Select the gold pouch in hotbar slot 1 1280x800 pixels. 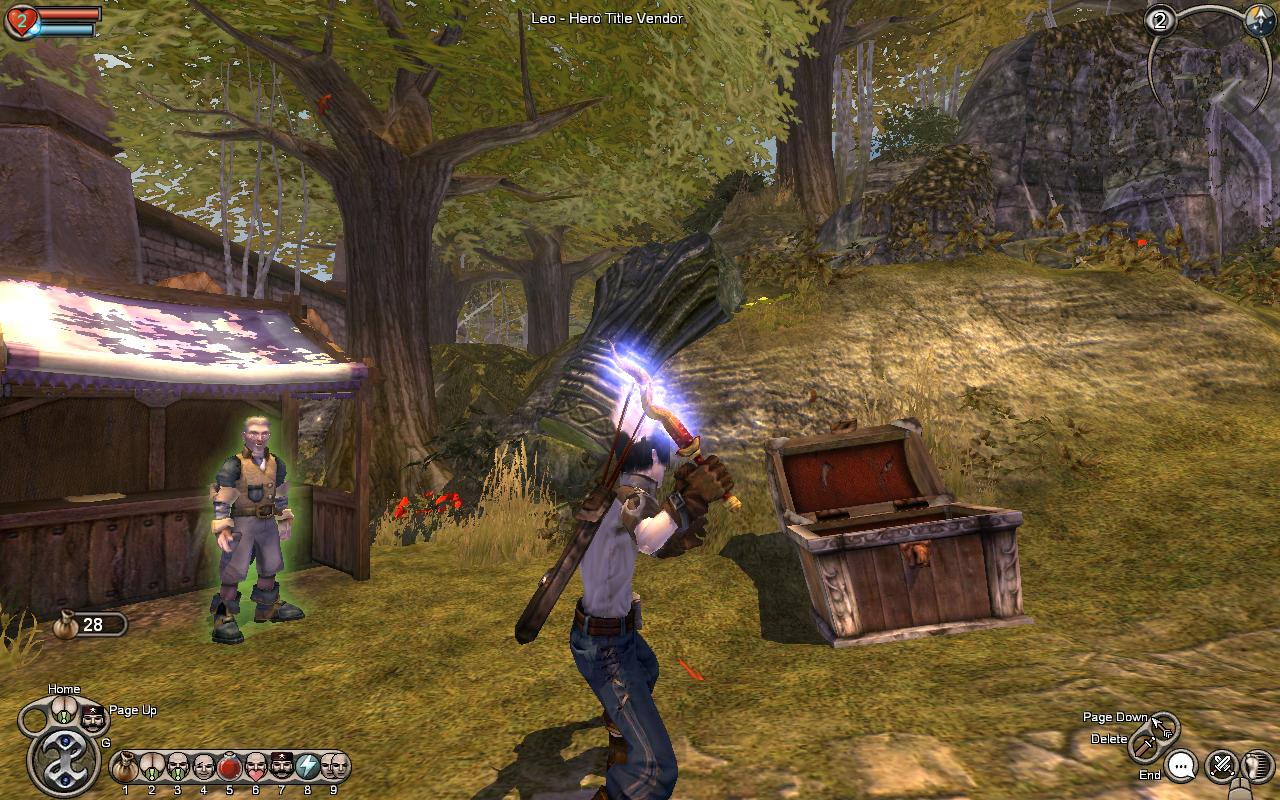pos(126,768)
